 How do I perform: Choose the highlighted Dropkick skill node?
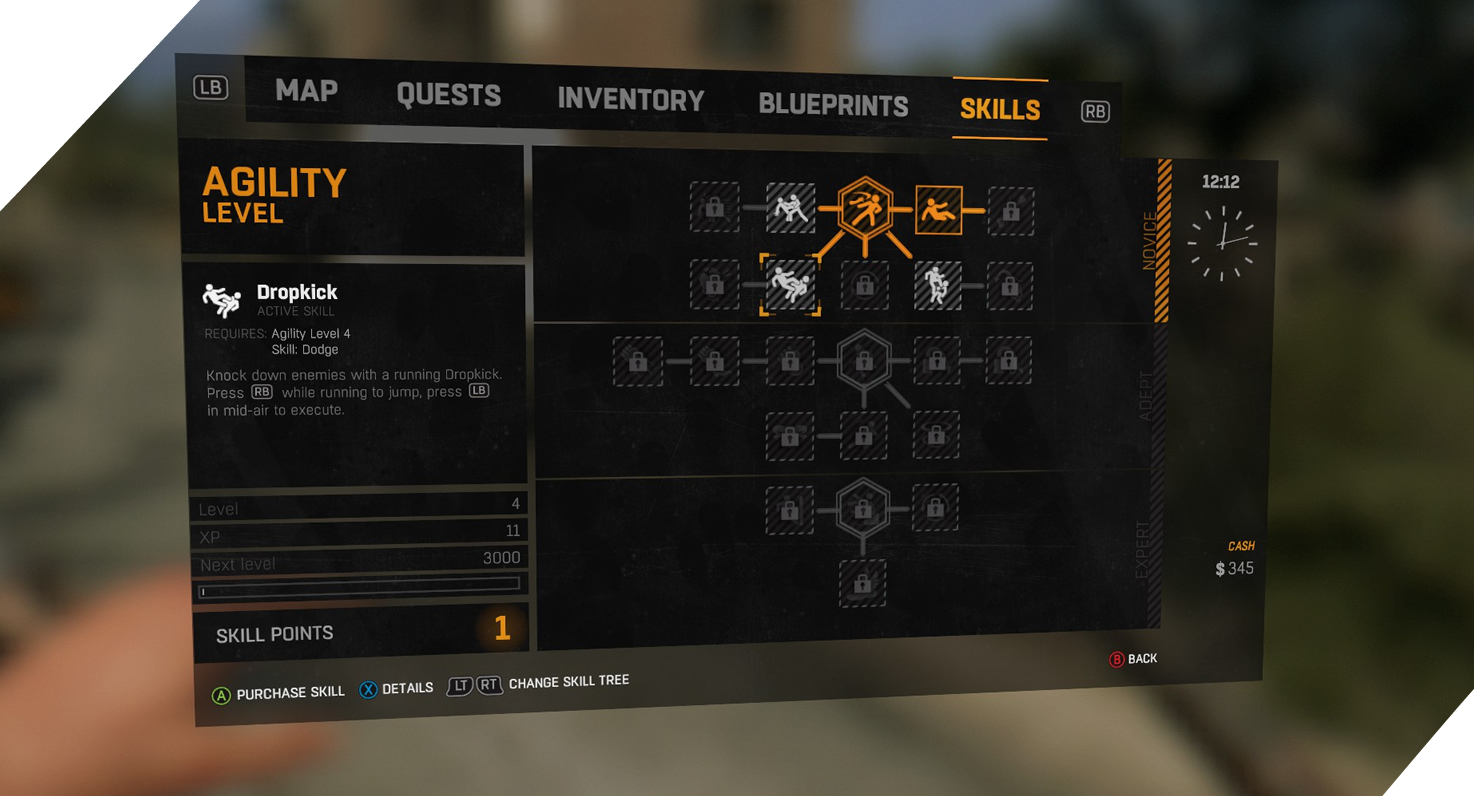coord(790,284)
